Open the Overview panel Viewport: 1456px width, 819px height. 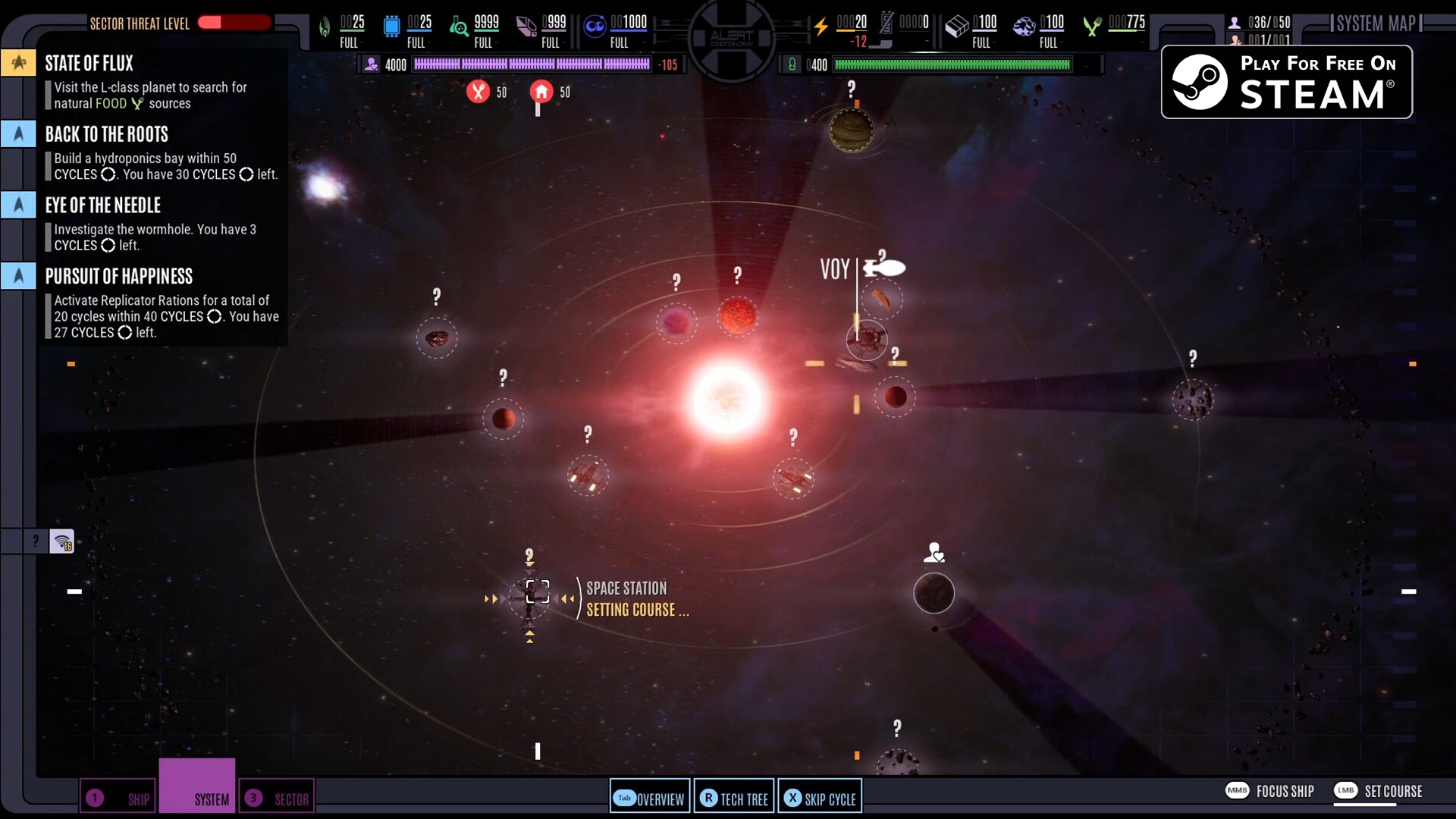(650, 799)
